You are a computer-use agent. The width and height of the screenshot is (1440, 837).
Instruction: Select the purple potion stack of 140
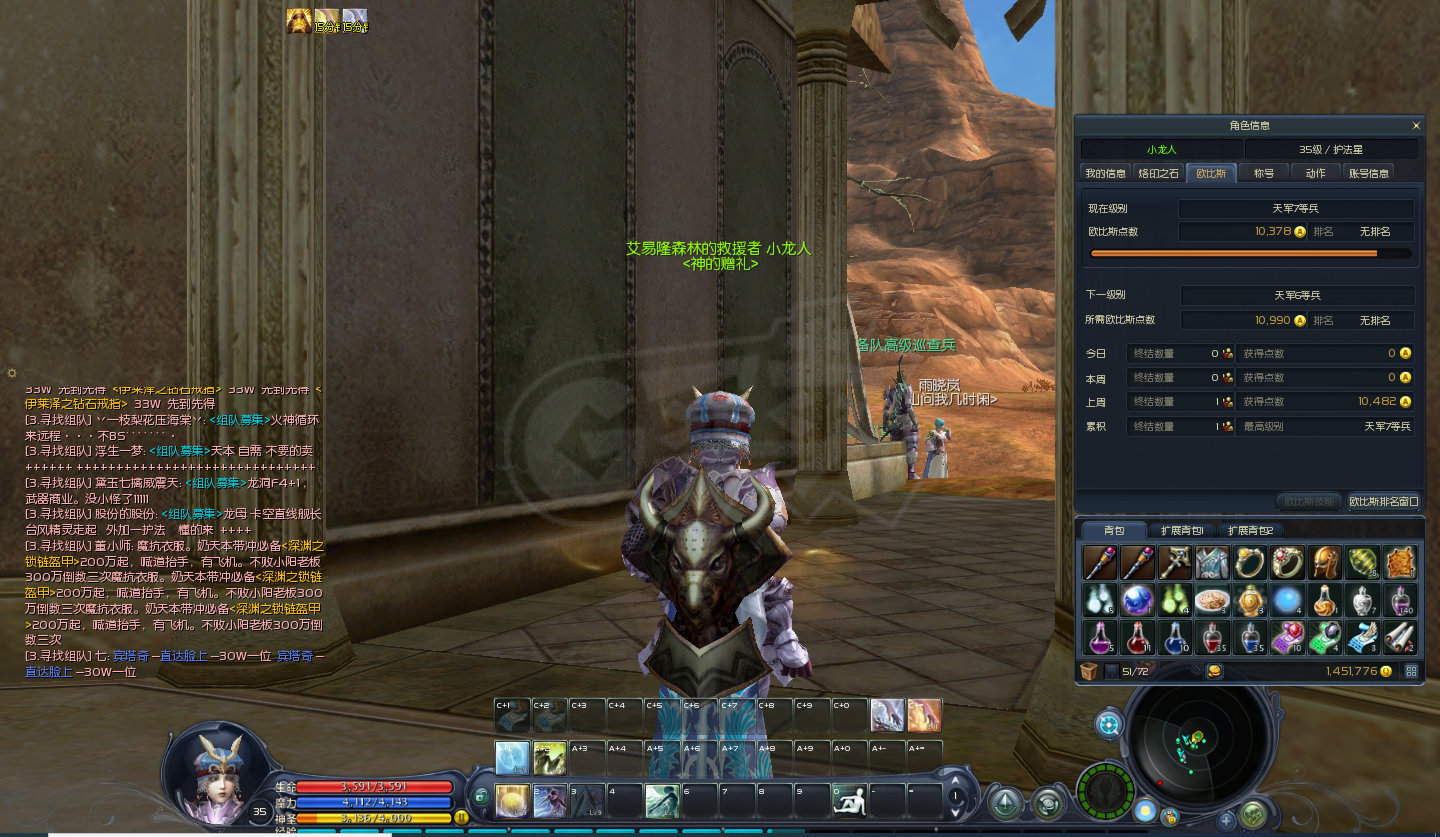coord(1402,600)
